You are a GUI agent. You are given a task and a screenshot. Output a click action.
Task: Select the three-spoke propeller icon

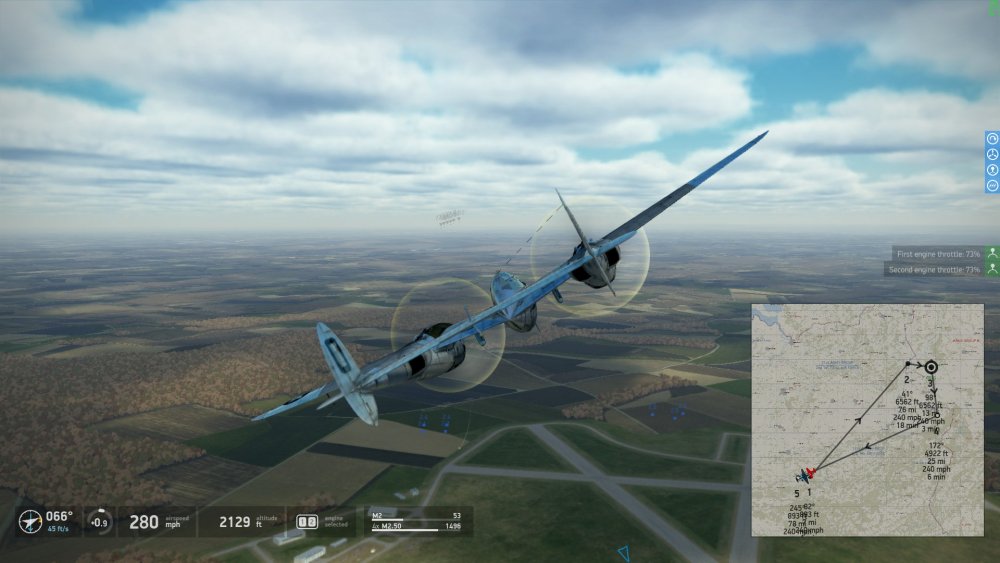pyautogui.click(x=992, y=155)
